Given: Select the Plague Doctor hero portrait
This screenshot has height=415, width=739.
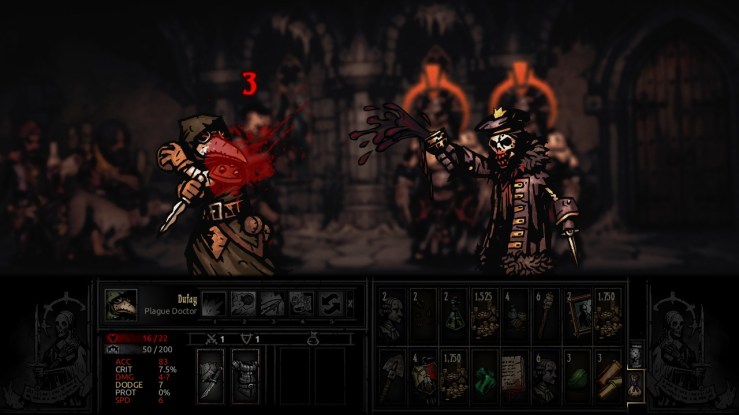Looking at the screenshot, I should [122, 305].
